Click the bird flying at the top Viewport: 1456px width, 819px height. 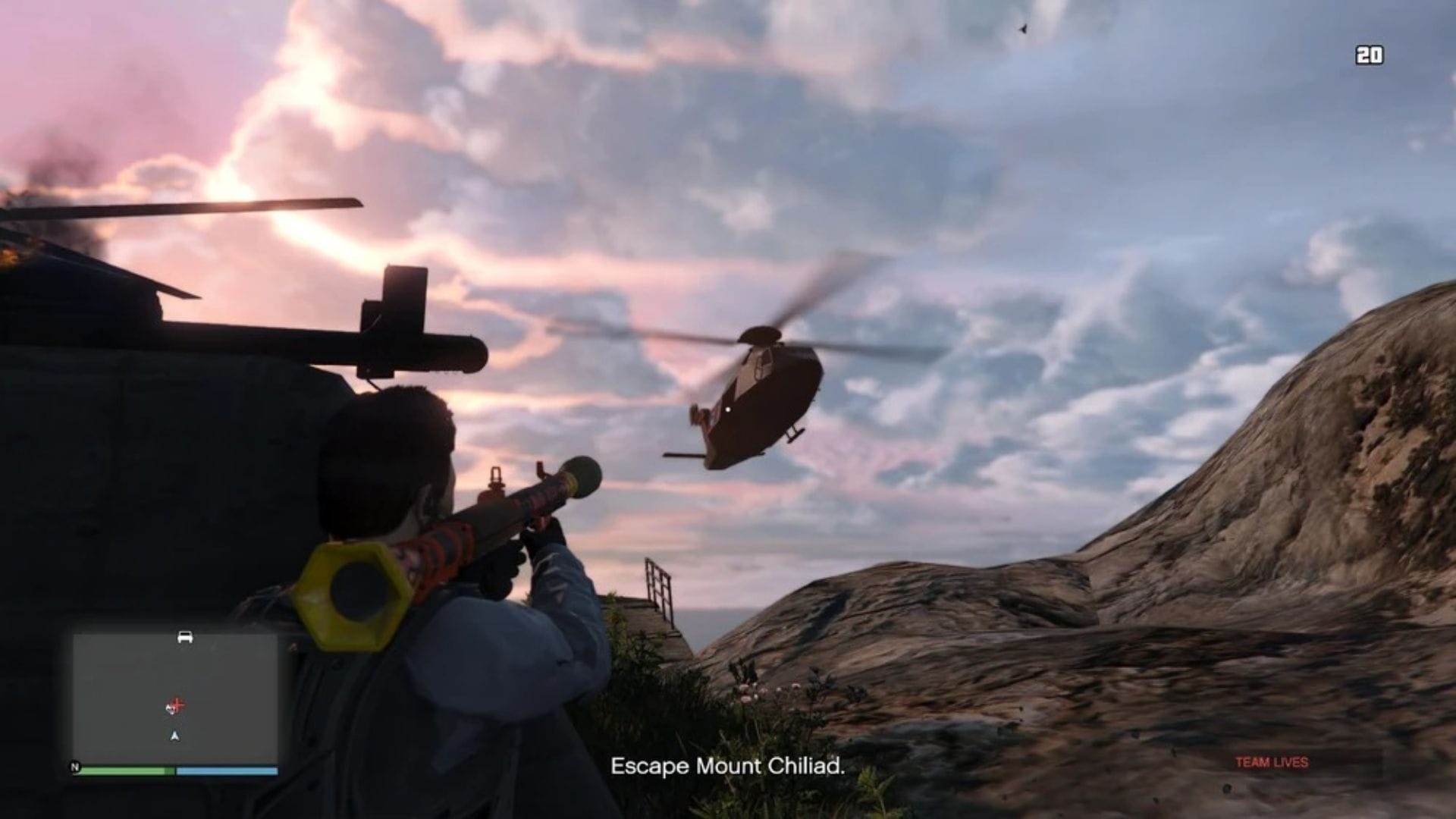coord(1023,30)
